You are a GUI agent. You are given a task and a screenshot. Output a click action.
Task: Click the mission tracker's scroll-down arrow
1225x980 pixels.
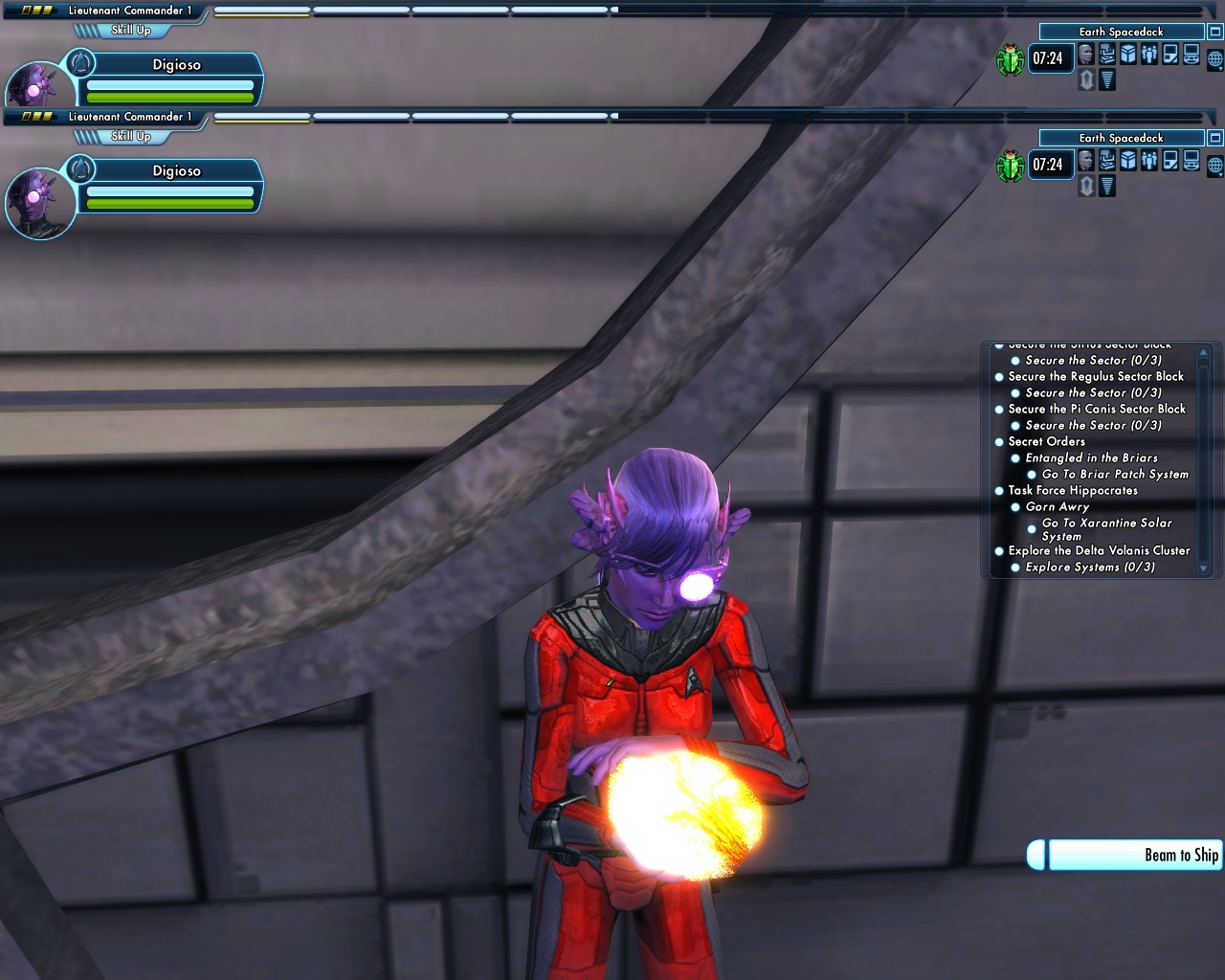click(x=1204, y=568)
